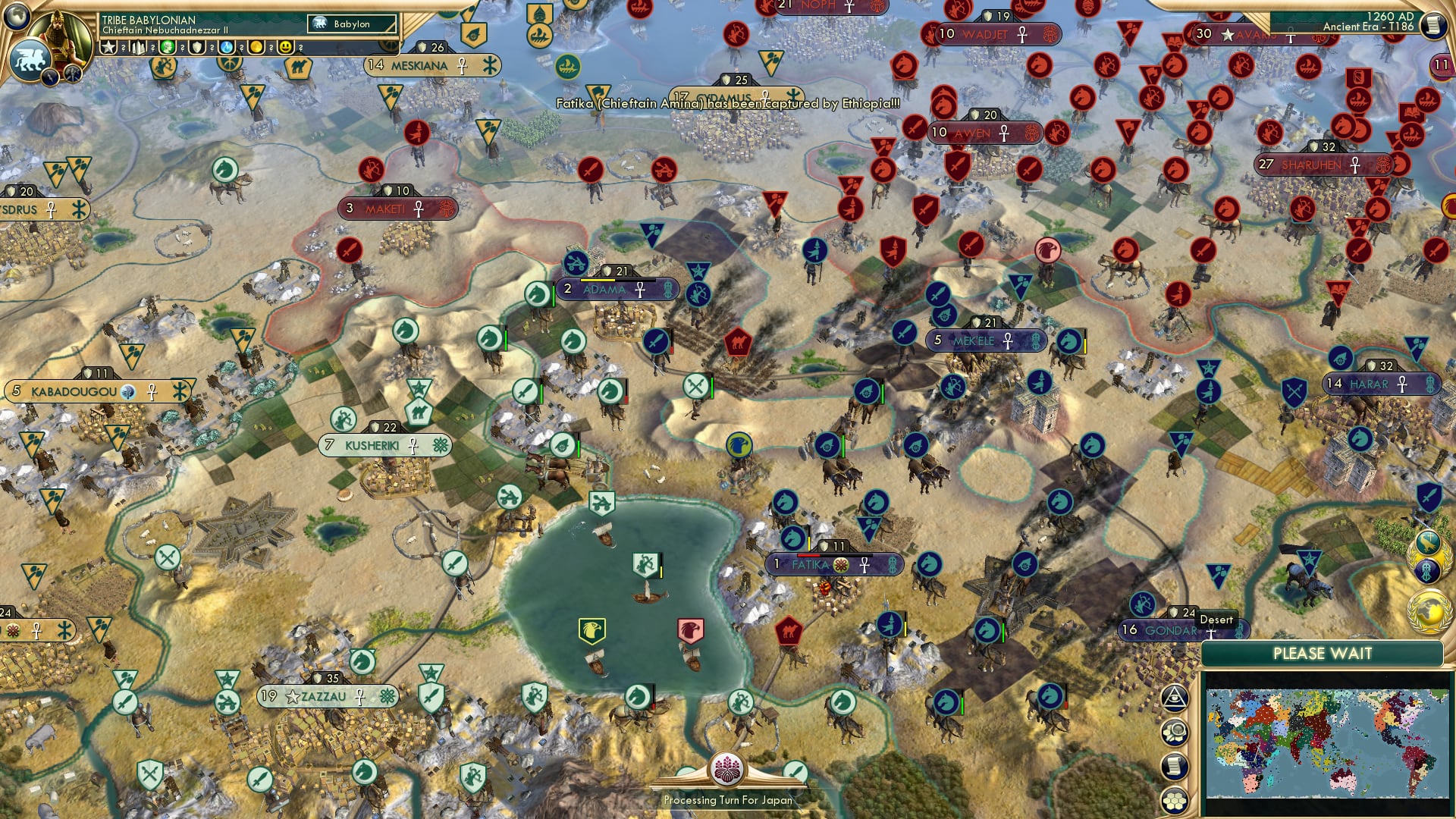1456x819 pixels.
Task: Open the notification log scroll icon
Action: tap(1173, 767)
